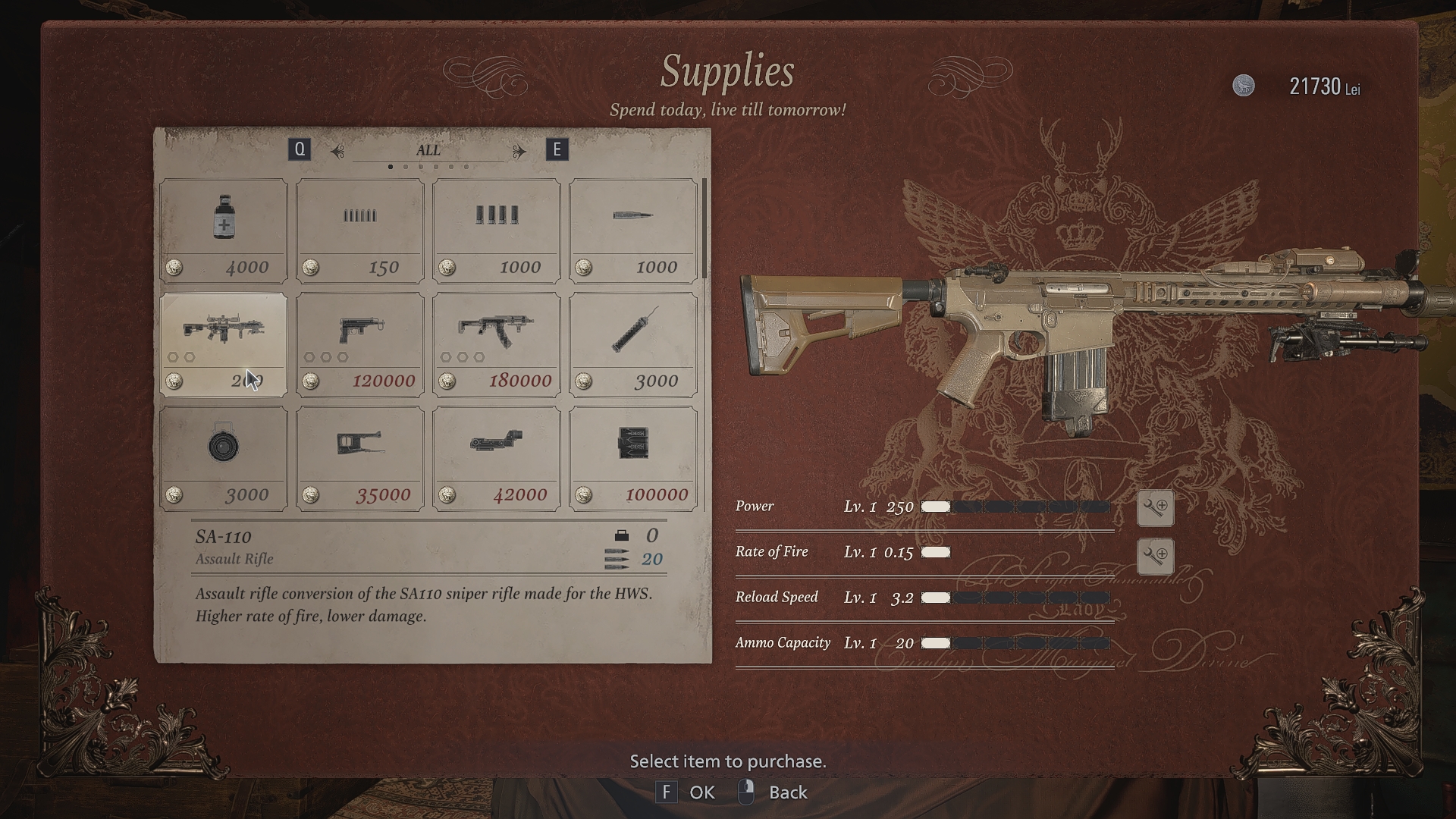Choose the gun stock part priced 35000

[360, 457]
